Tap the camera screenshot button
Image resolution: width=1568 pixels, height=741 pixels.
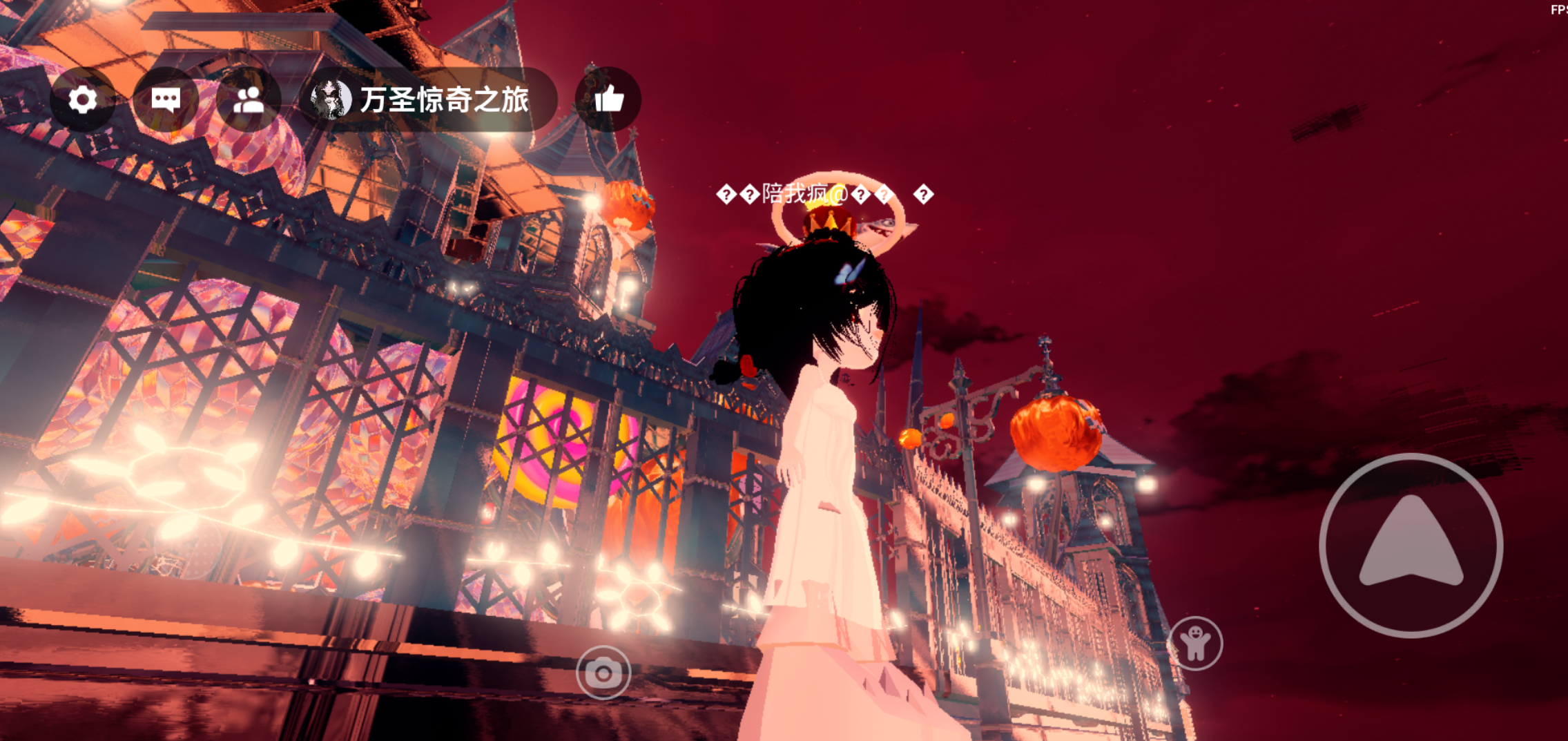pos(603,673)
